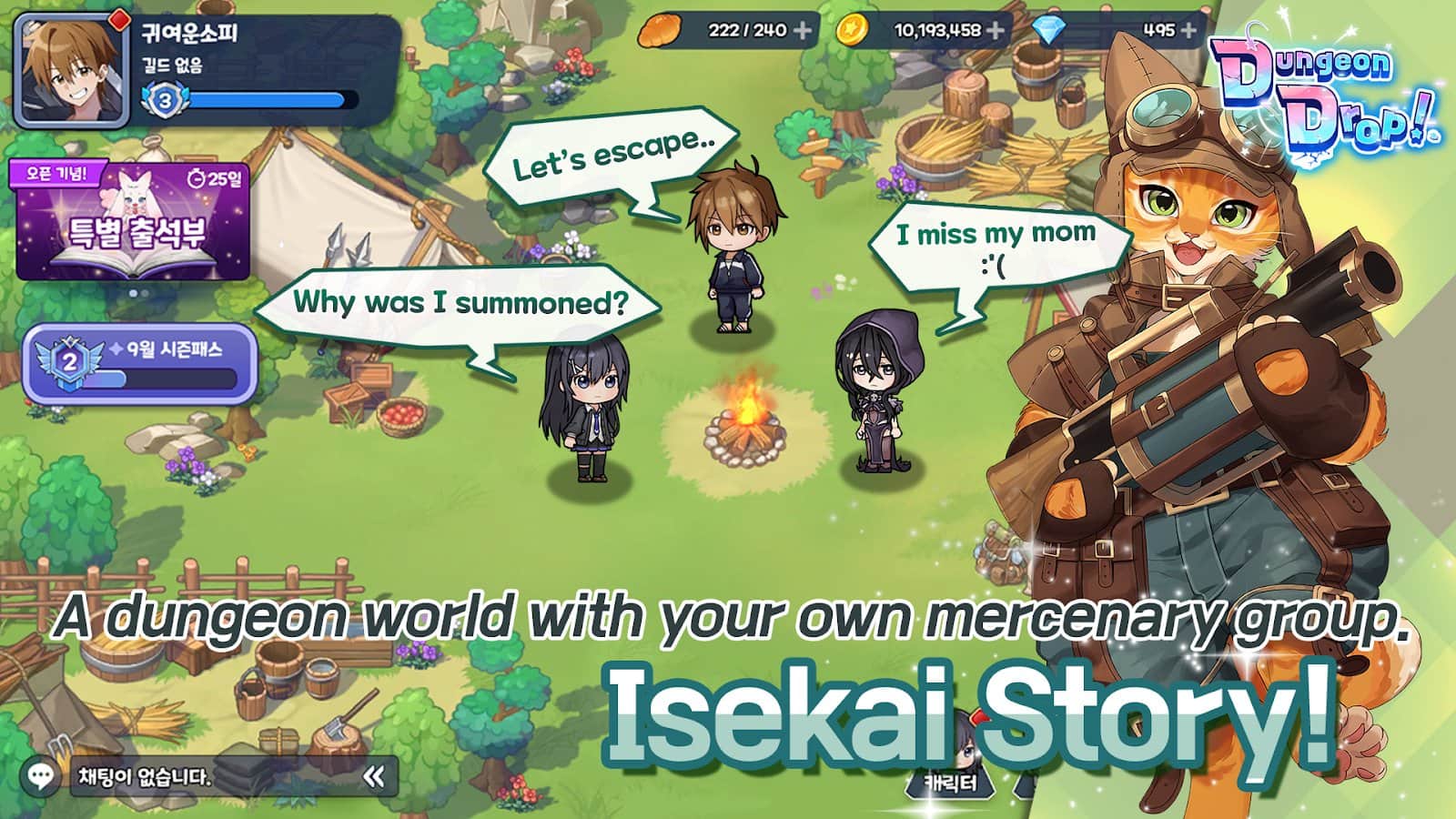Image resolution: width=1456 pixels, height=819 pixels.
Task: Add more bread stamina with the plus button
Action: point(802,31)
